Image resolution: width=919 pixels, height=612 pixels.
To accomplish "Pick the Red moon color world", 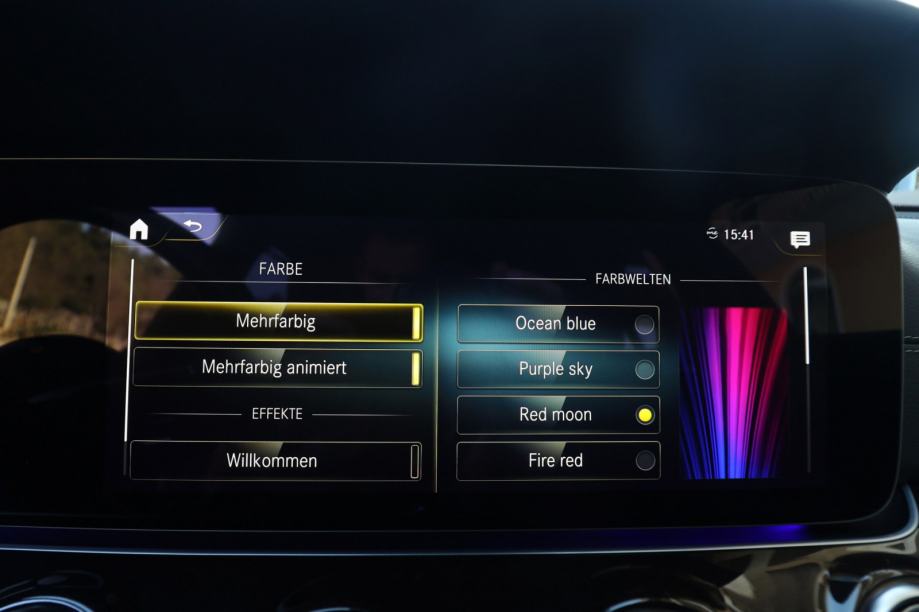I will point(558,415).
